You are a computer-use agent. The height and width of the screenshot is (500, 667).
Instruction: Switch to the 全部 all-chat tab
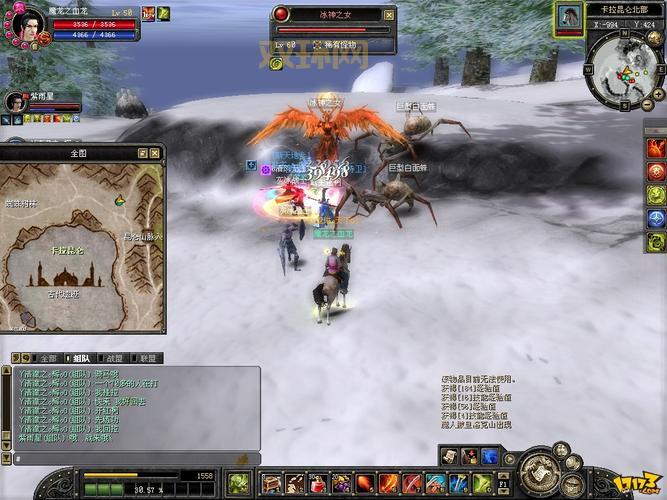tap(46, 358)
